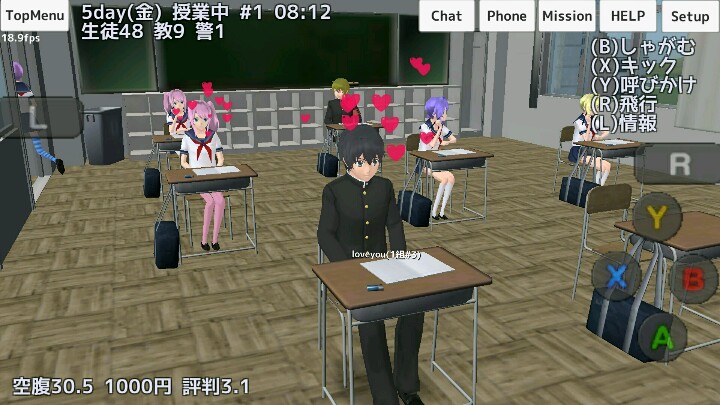Open the Setup options
720x405 pixels.
point(689,15)
